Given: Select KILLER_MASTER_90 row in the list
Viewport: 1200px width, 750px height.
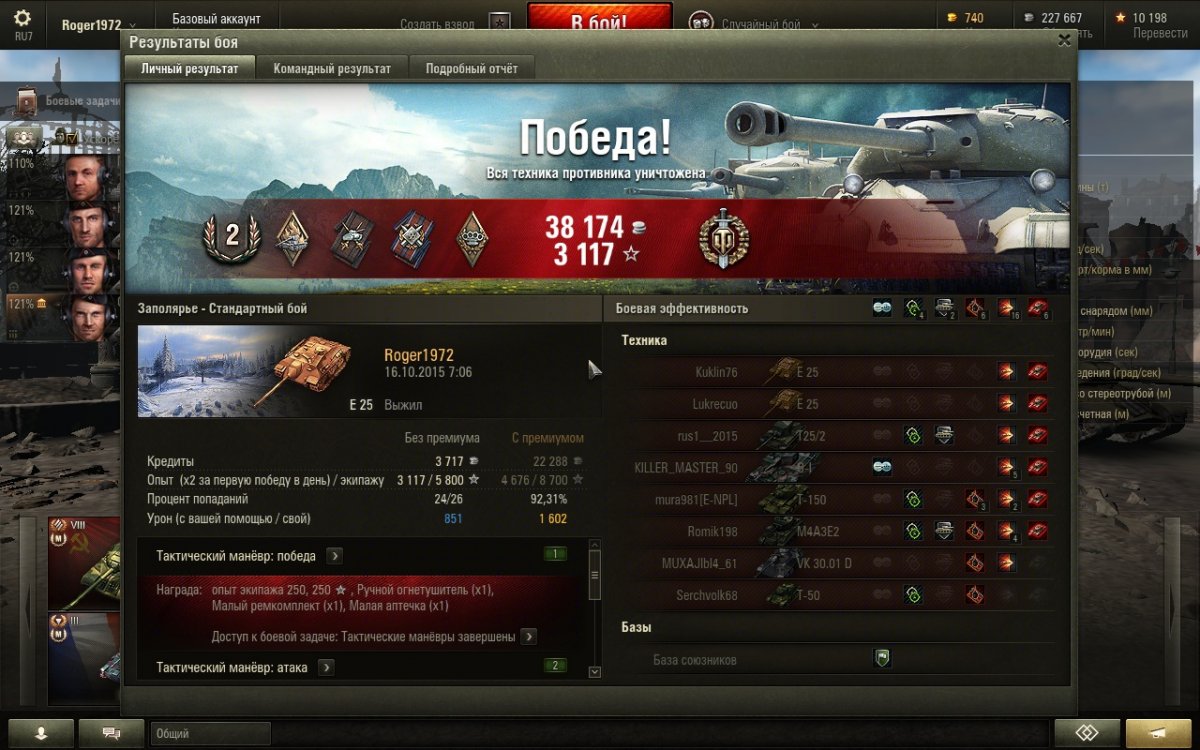Looking at the screenshot, I should [840, 468].
